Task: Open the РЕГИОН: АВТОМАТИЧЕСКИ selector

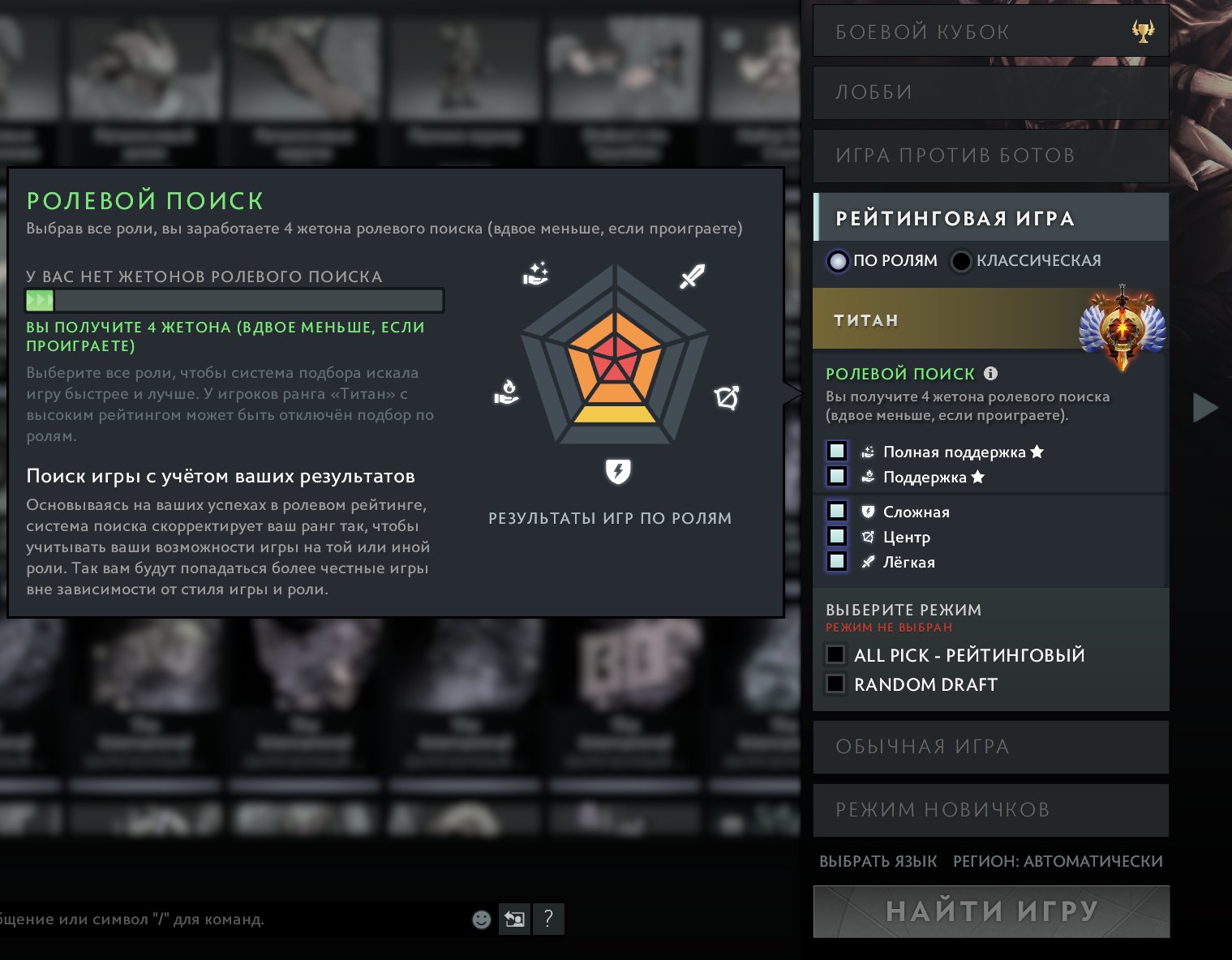Action: coord(1058,862)
